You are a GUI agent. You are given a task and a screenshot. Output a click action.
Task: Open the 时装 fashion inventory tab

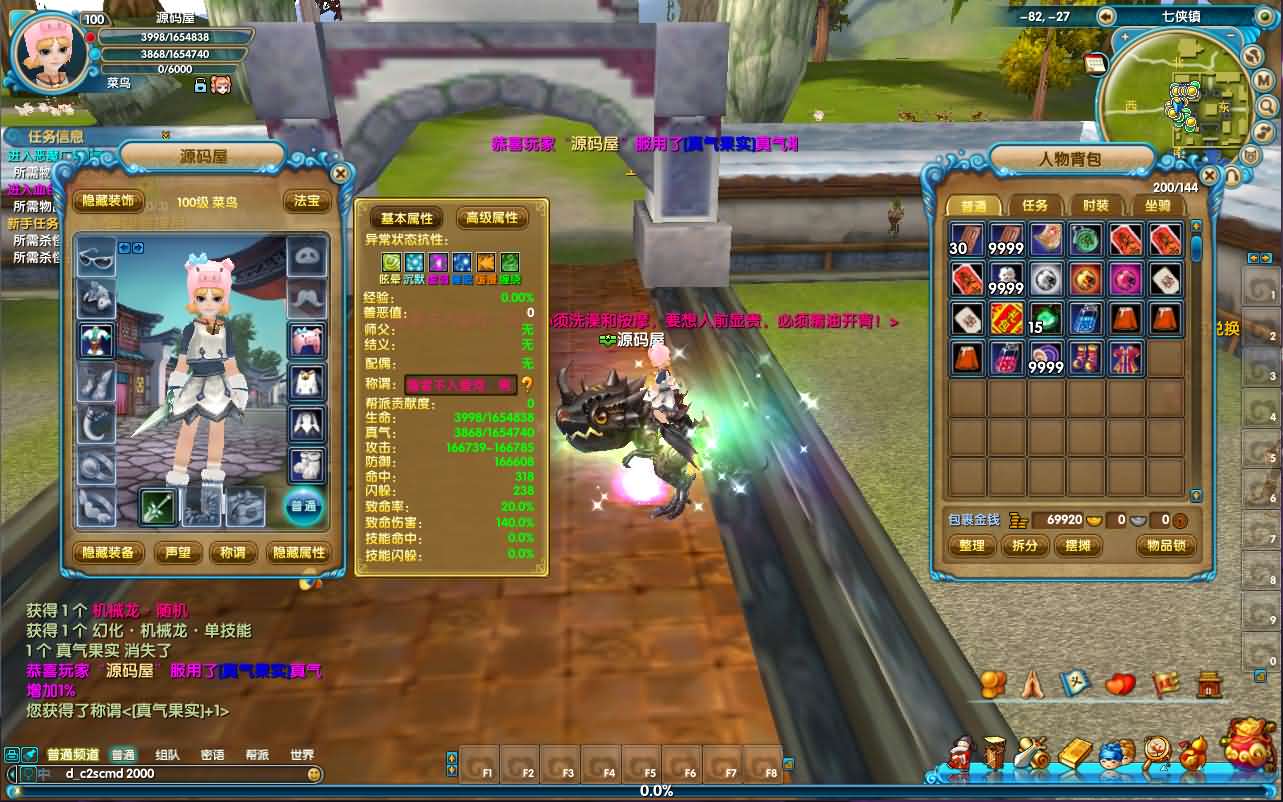pyautogui.click(x=1096, y=205)
